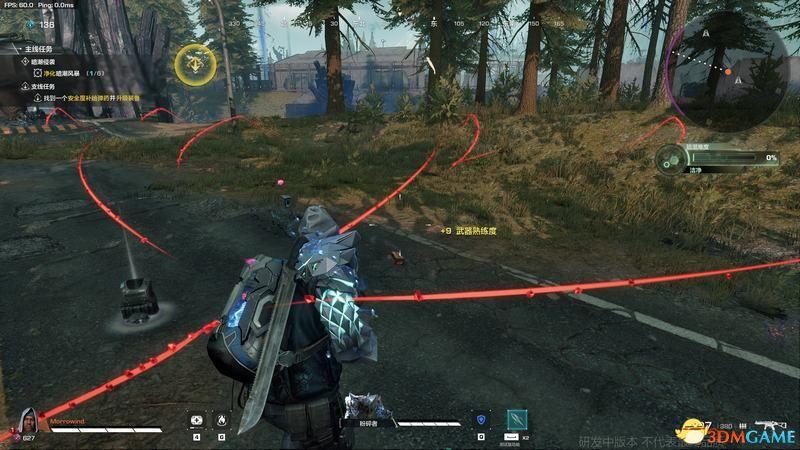Click the orange marker on the minimap
This screenshot has height=450, width=800.
tap(728, 72)
